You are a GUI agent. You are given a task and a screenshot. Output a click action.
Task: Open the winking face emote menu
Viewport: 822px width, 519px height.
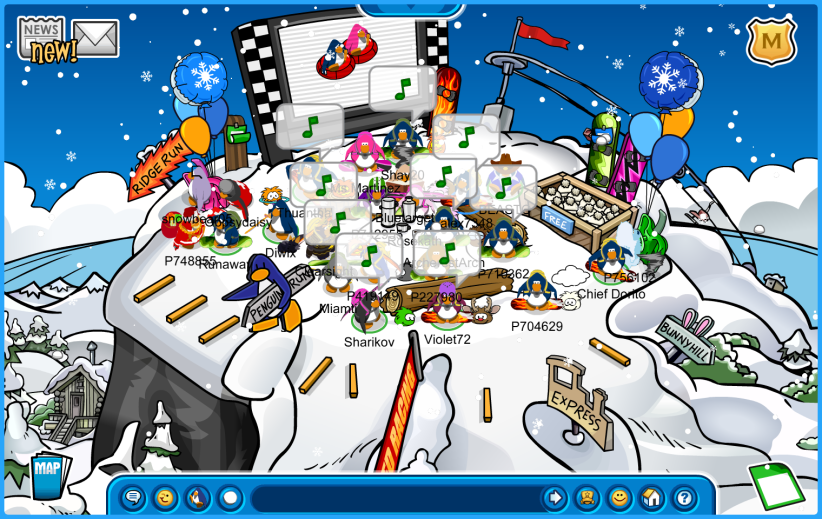165,497
